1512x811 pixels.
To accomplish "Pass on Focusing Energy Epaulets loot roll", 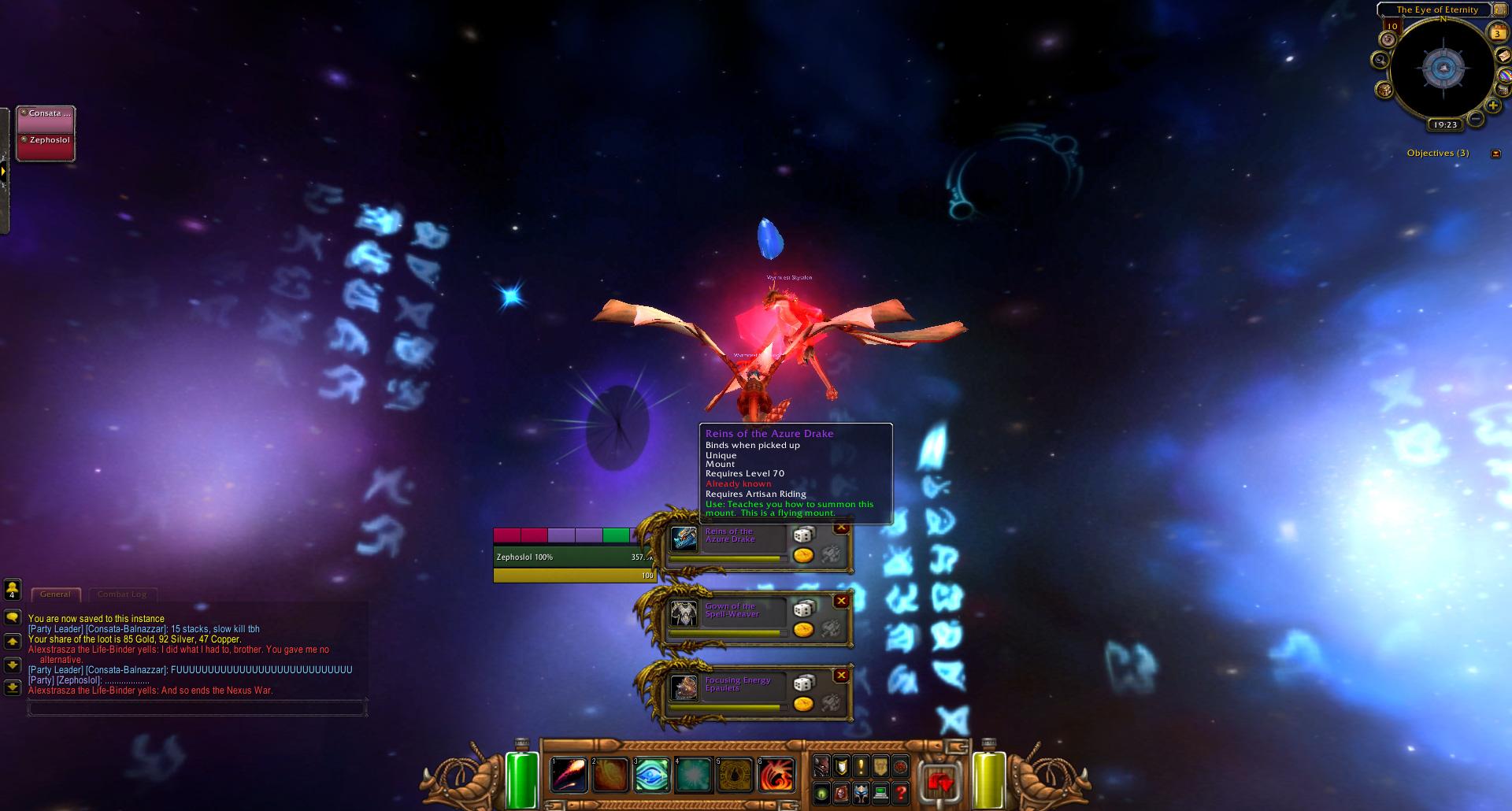I will (x=841, y=676).
